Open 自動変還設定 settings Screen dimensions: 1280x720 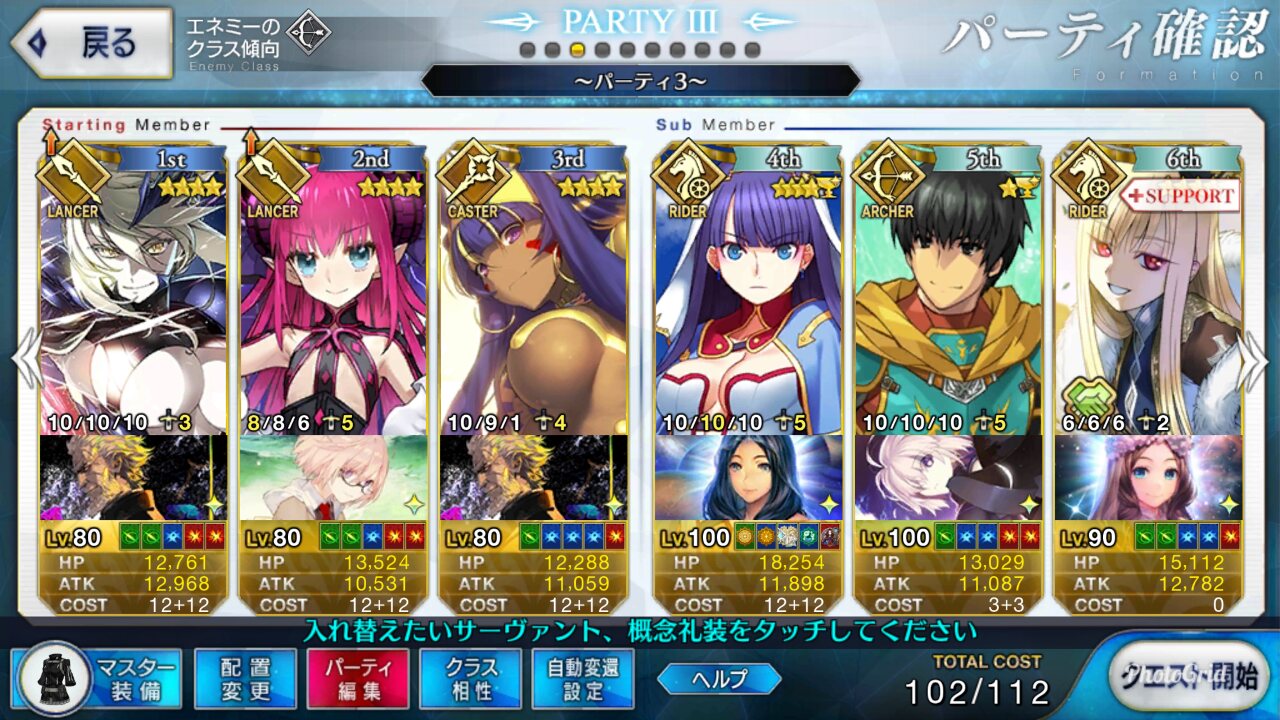(x=583, y=678)
